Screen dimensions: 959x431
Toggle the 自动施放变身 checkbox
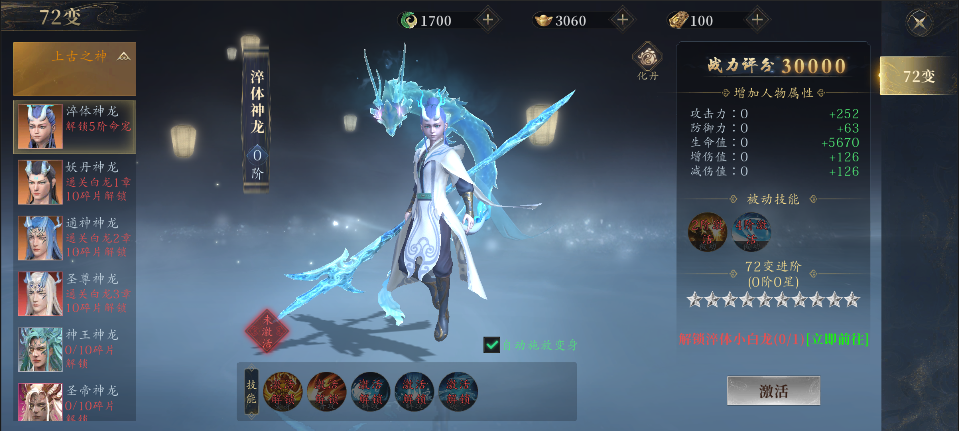491,344
